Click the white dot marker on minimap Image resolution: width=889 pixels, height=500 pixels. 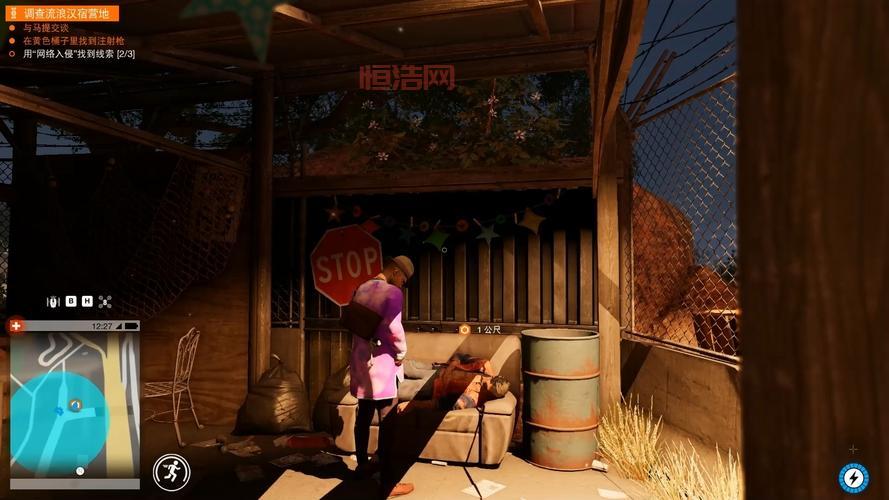[x=80, y=470]
